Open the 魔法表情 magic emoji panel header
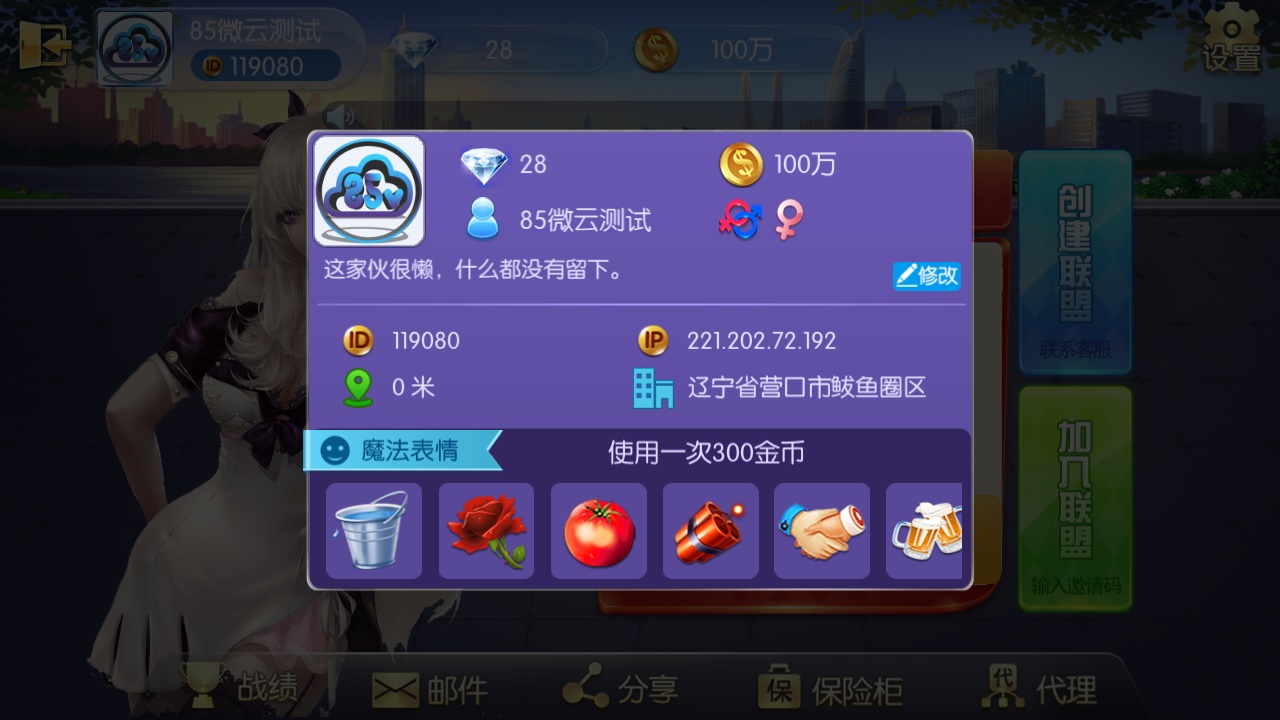Image resolution: width=1280 pixels, height=720 pixels. tap(394, 451)
